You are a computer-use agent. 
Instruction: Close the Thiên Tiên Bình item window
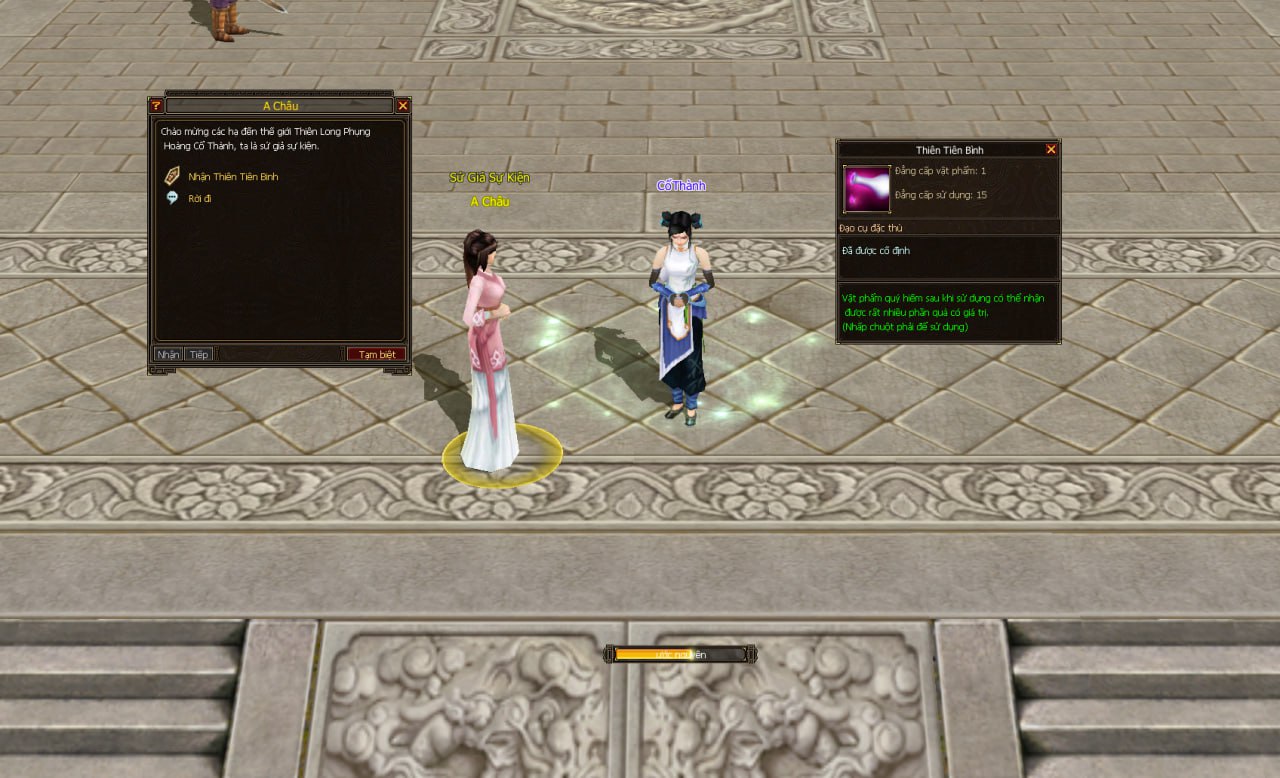[x=1051, y=149]
